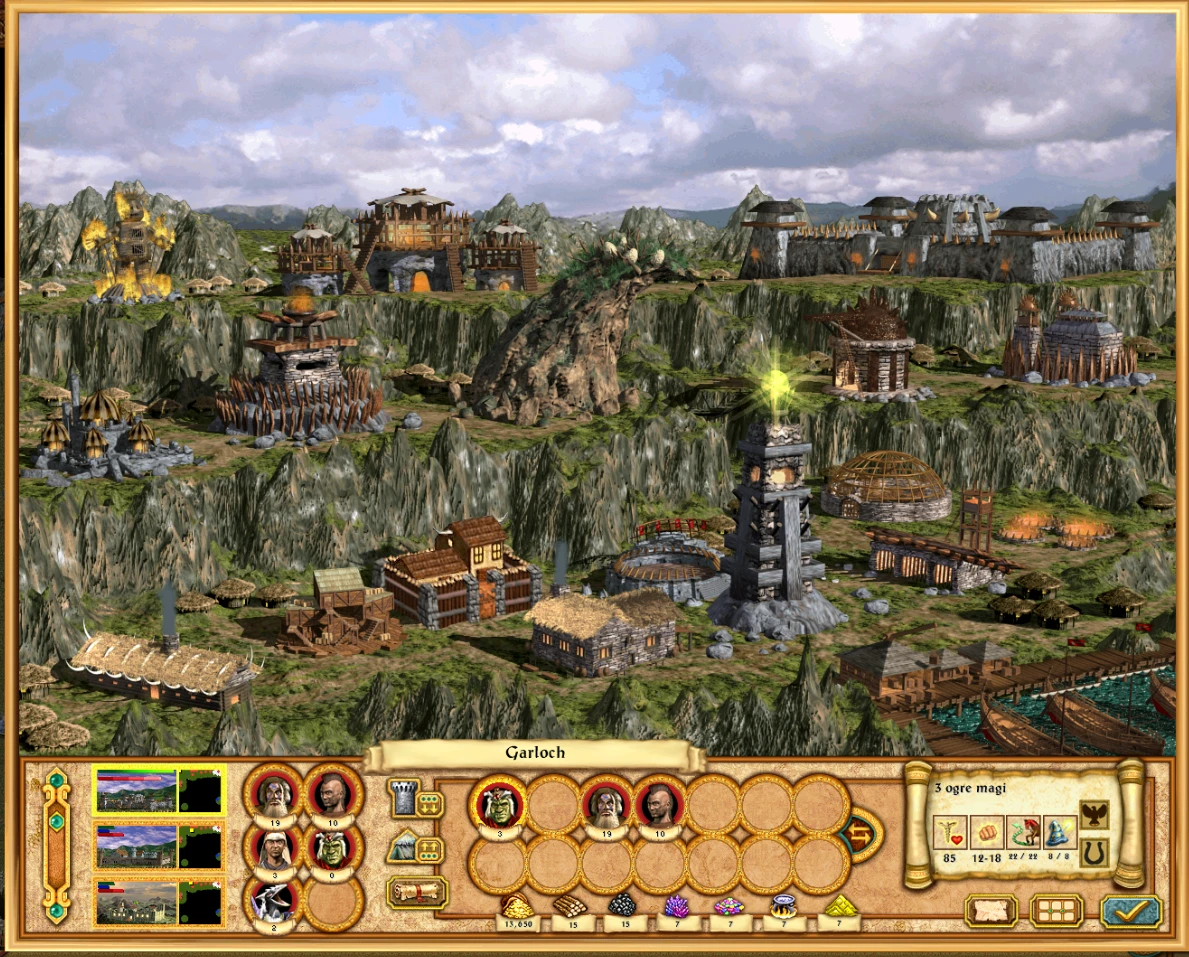
Task: Click the black eagle icon
Action: pyautogui.click(x=1094, y=815)
